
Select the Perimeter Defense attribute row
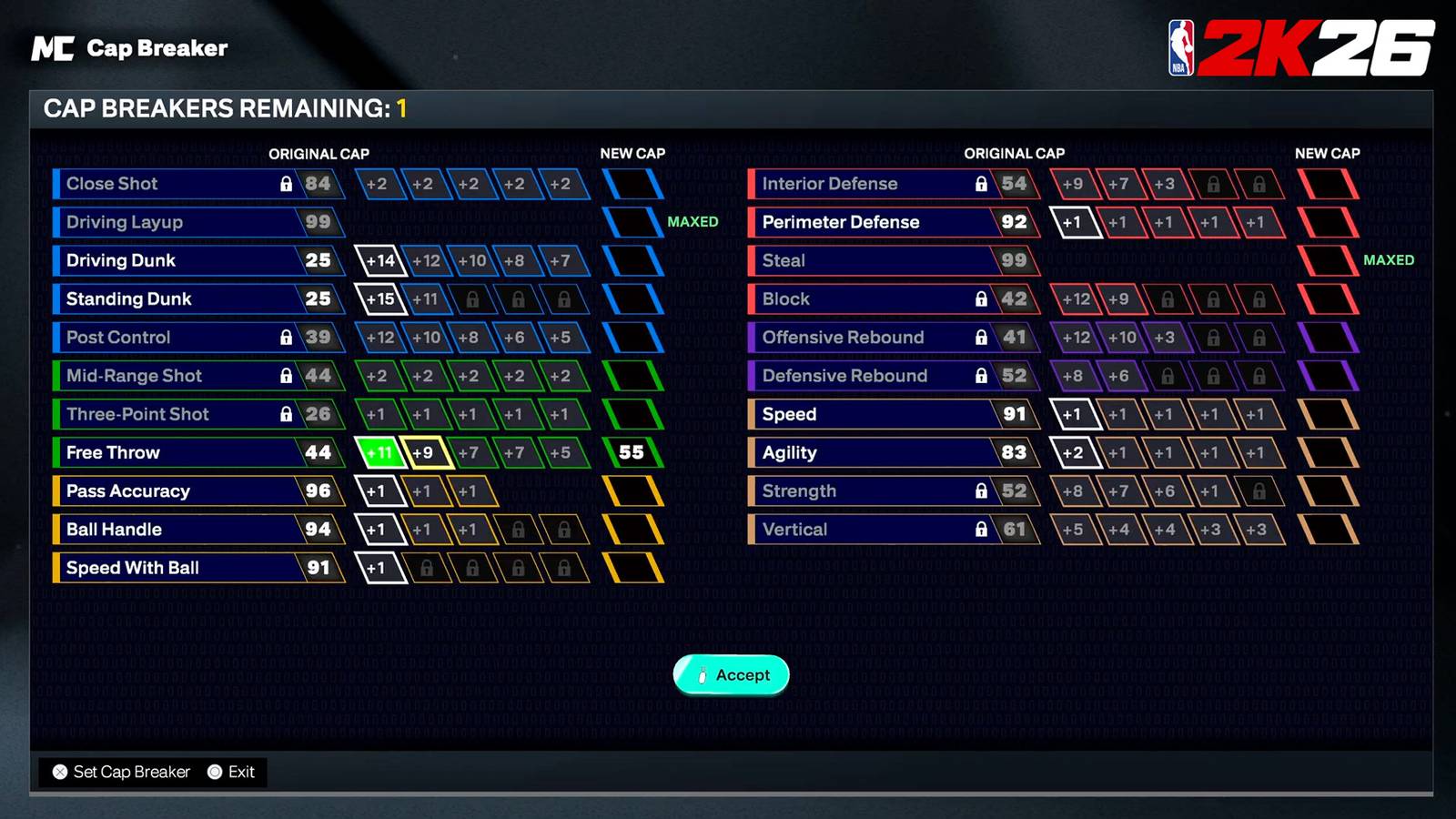point(892,223)
